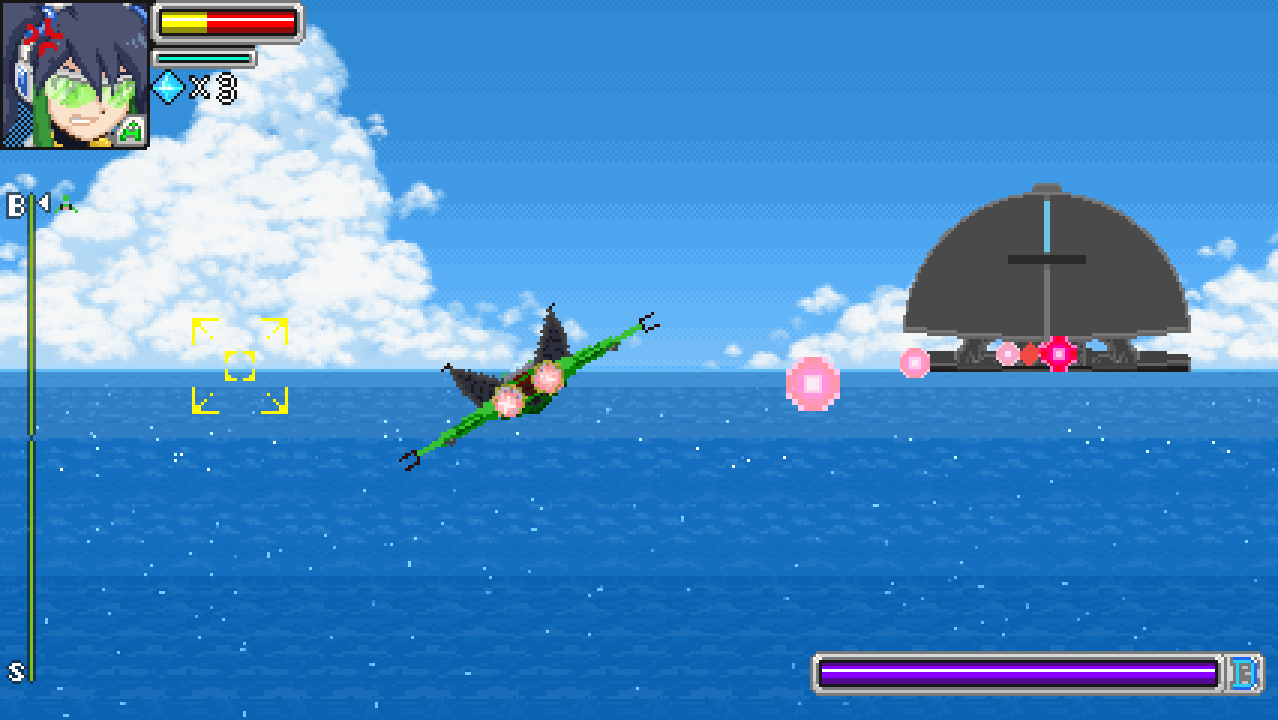Screen dimensions: 1278x720
Task: Select the blue diamond crystal icon
Action: (x=167, y=88)
